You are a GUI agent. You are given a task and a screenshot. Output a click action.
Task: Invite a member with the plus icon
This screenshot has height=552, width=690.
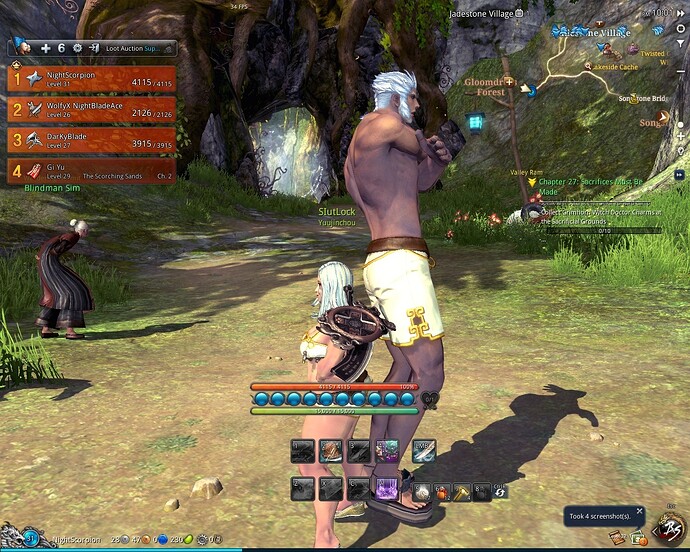tap(46, 47)
